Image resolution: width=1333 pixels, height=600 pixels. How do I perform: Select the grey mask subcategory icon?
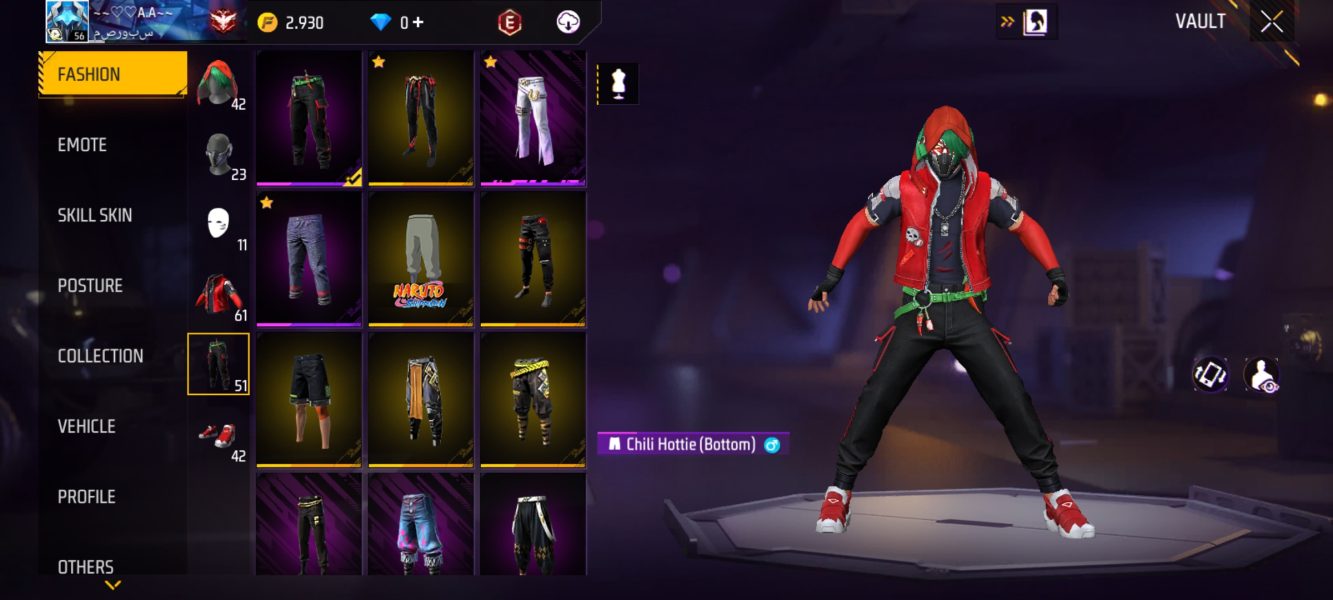click(x=218, y=155)
